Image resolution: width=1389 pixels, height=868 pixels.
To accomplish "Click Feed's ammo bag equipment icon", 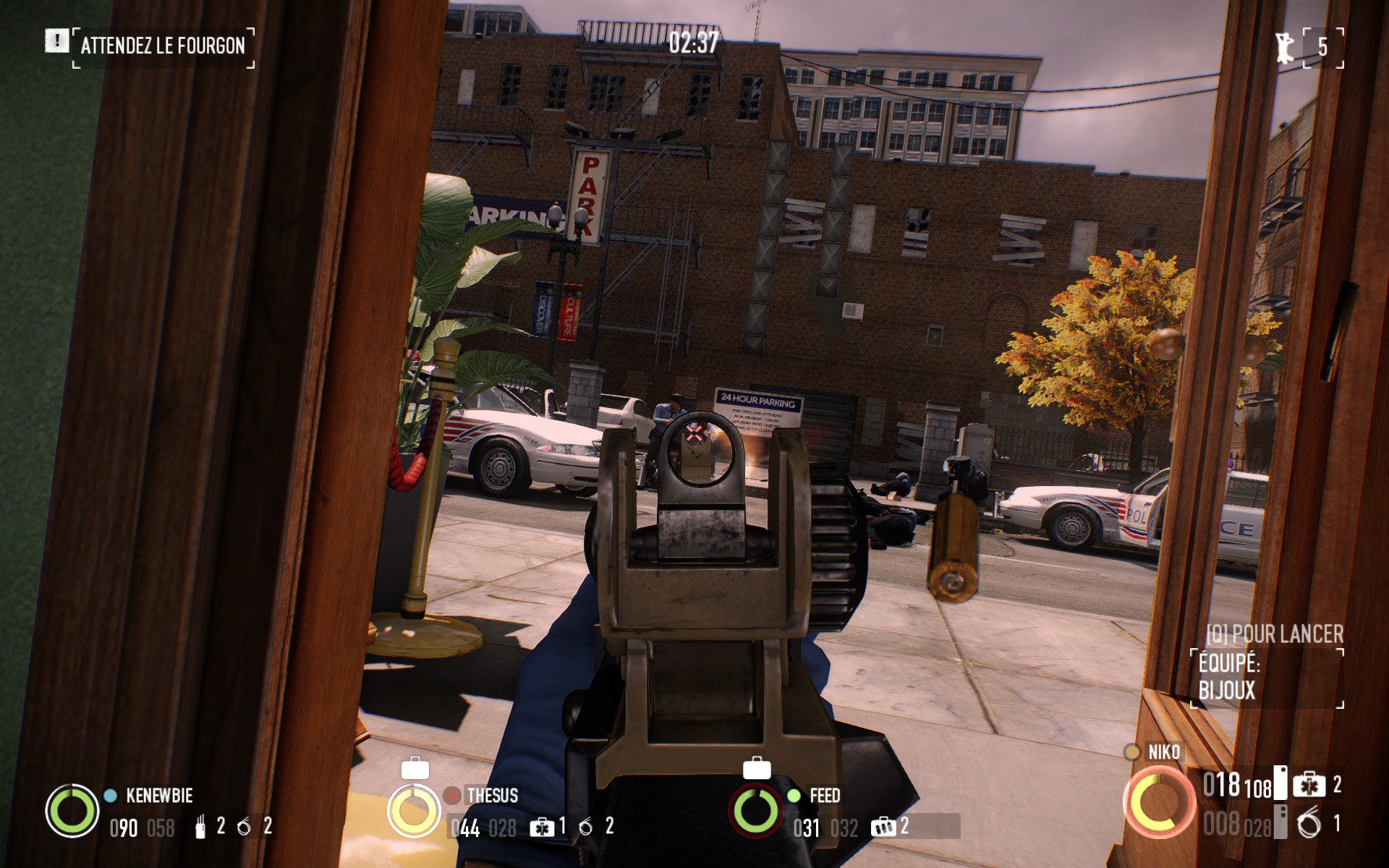I will tap(883, 827).
